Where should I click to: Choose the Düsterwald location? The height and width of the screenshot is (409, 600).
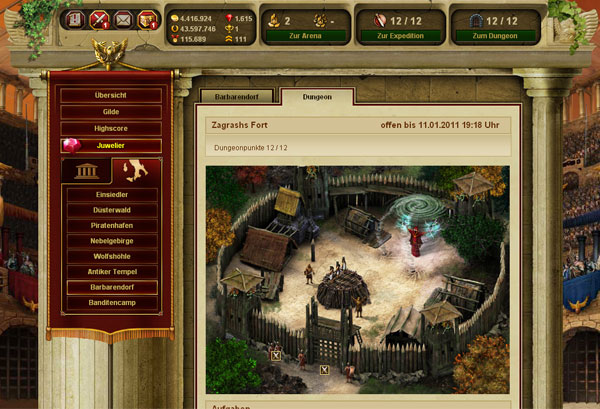point(111,212)
